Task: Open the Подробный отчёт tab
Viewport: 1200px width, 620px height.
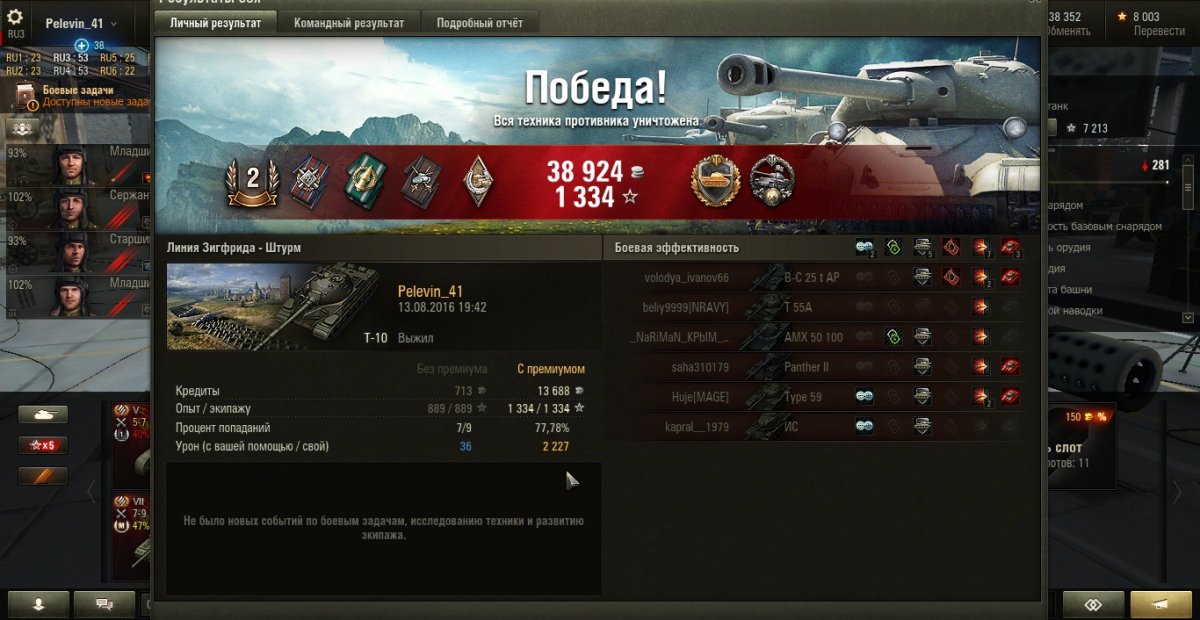Action: 479,23
